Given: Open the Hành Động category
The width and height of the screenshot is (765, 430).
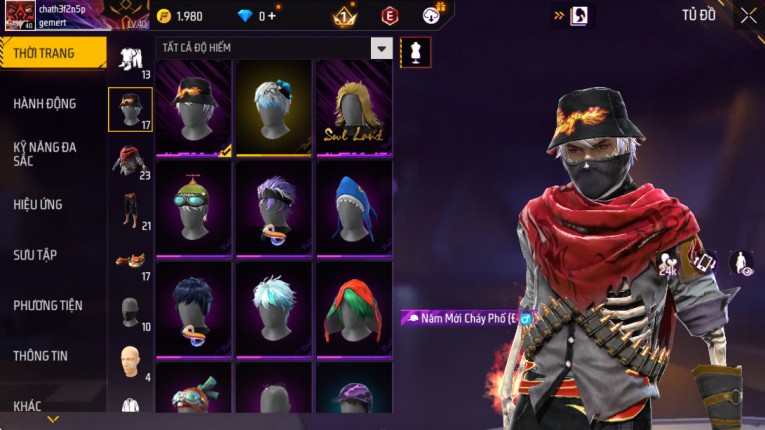Looking at the screenshot, I should [x=45, y=104].
